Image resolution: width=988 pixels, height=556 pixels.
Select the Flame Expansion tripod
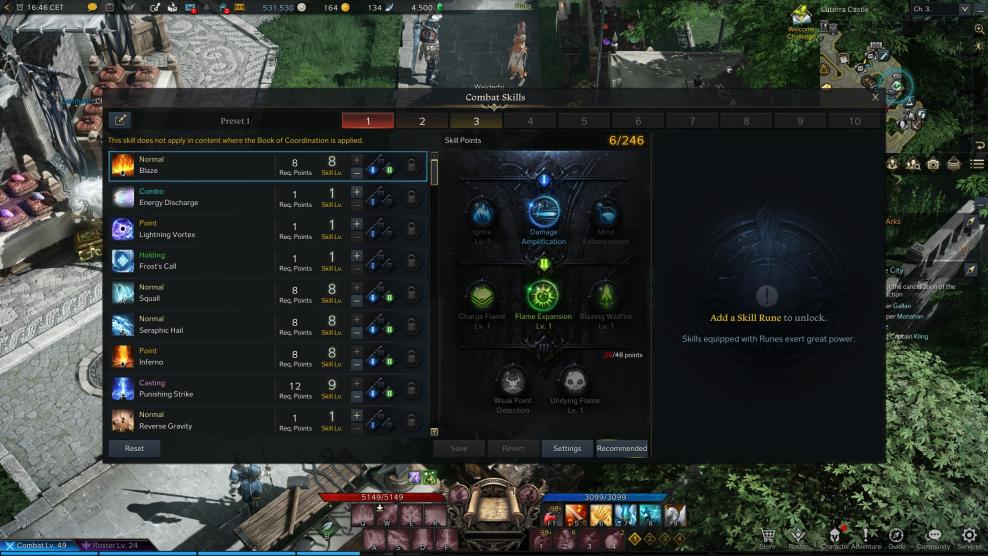click(543, 296)
